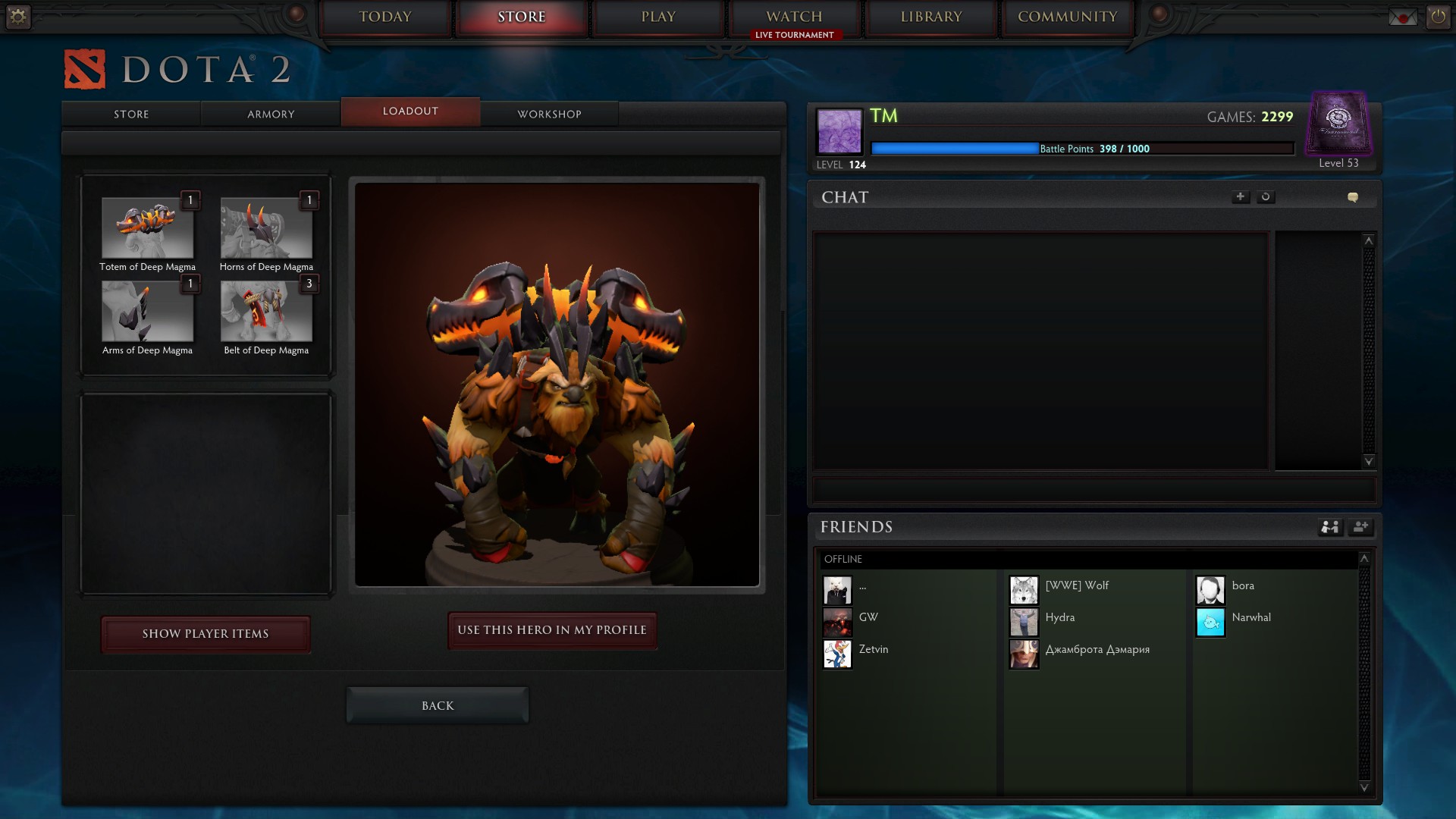Open the Community section
Screen dimensions: 1456x819
click(x=1067, y=17)
